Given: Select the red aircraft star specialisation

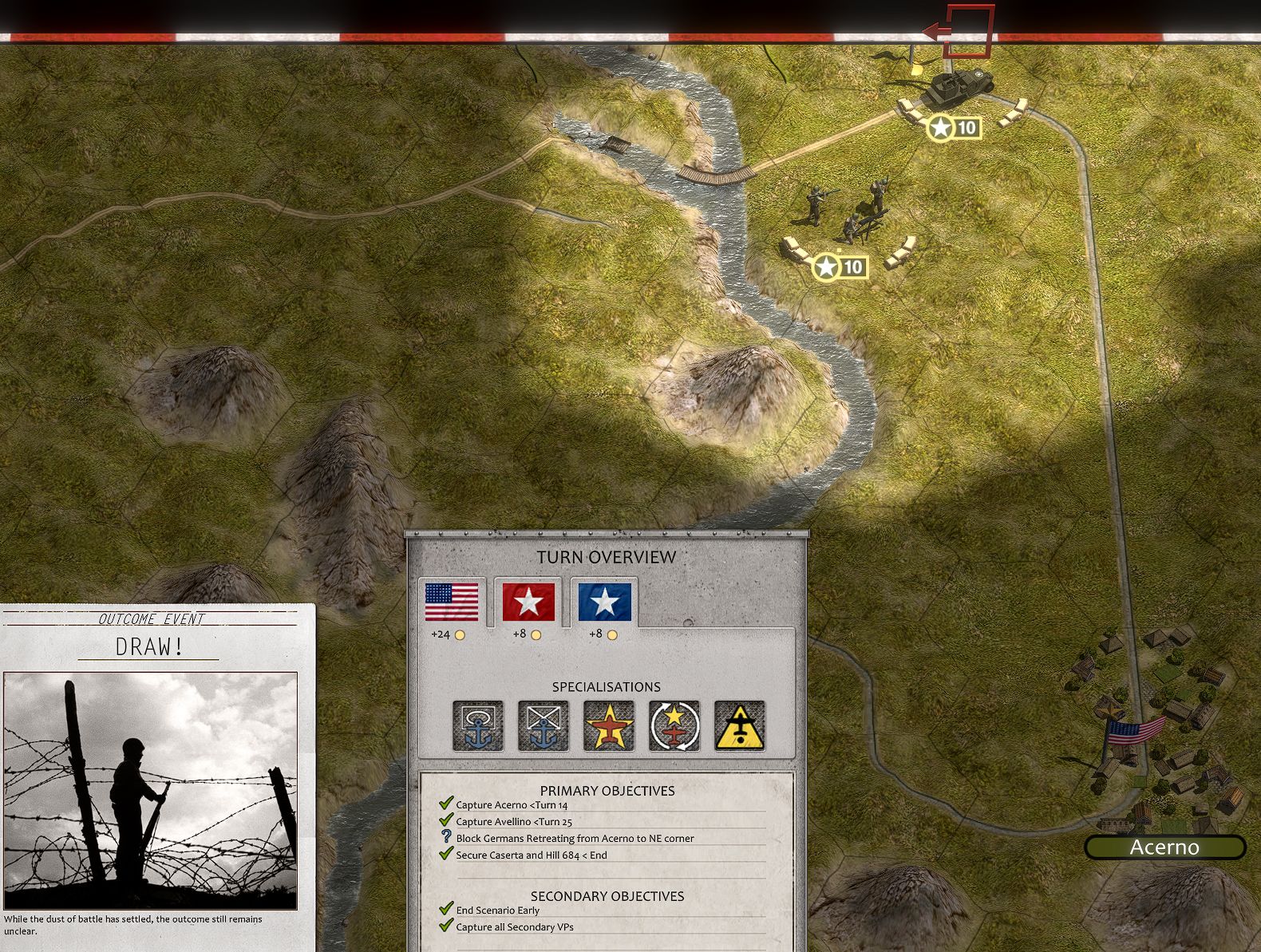Looking at the screenshot, I should (x=608, y=726).
